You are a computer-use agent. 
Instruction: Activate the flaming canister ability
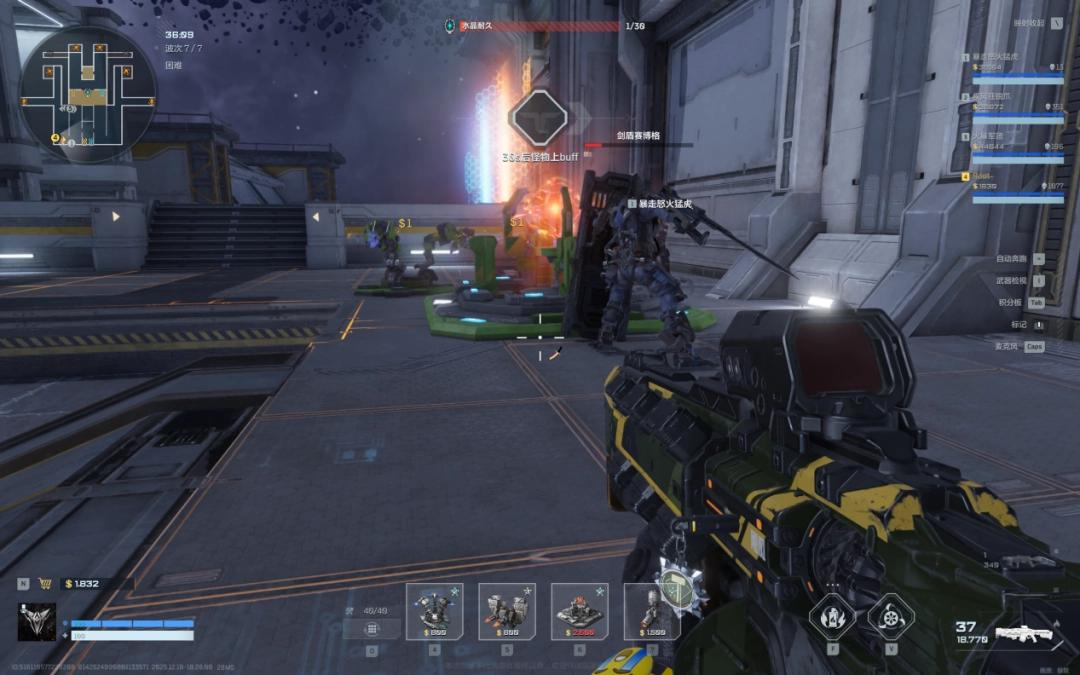(831, 616)
